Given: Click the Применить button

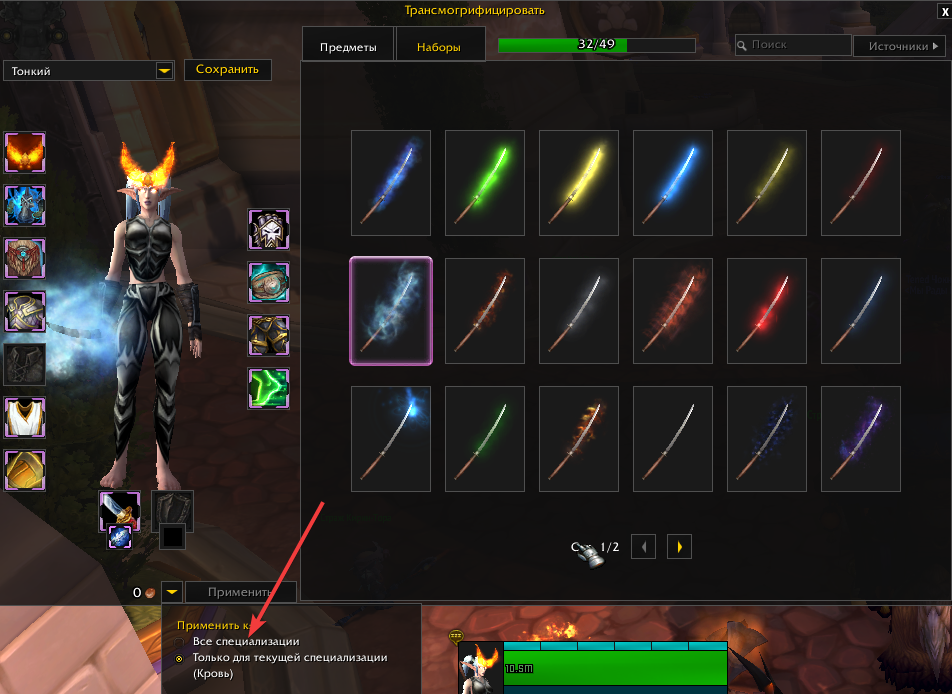Looking at the screenshot, I should (240, 592).
